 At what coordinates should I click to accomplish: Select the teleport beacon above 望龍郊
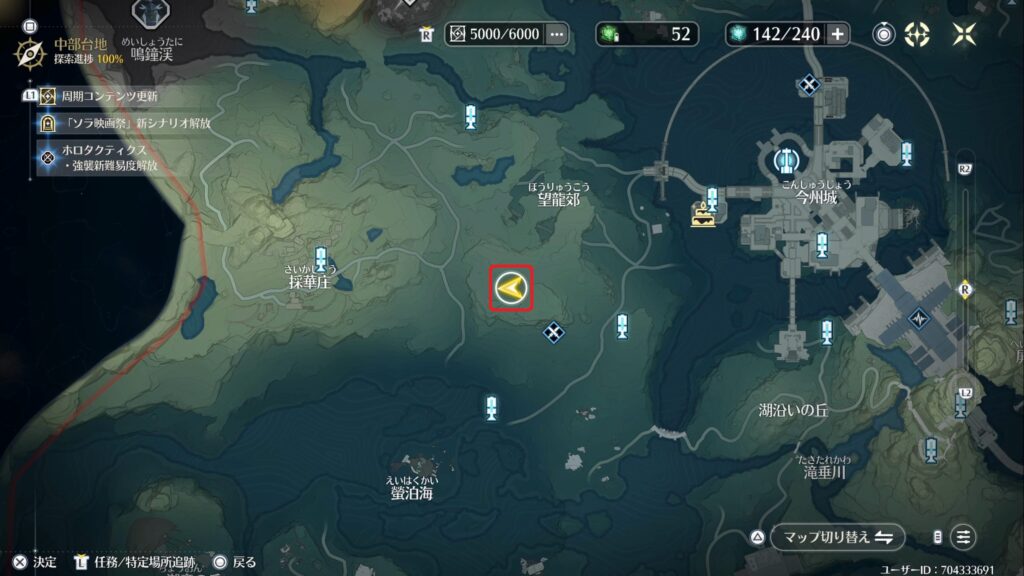click(471, 117)
